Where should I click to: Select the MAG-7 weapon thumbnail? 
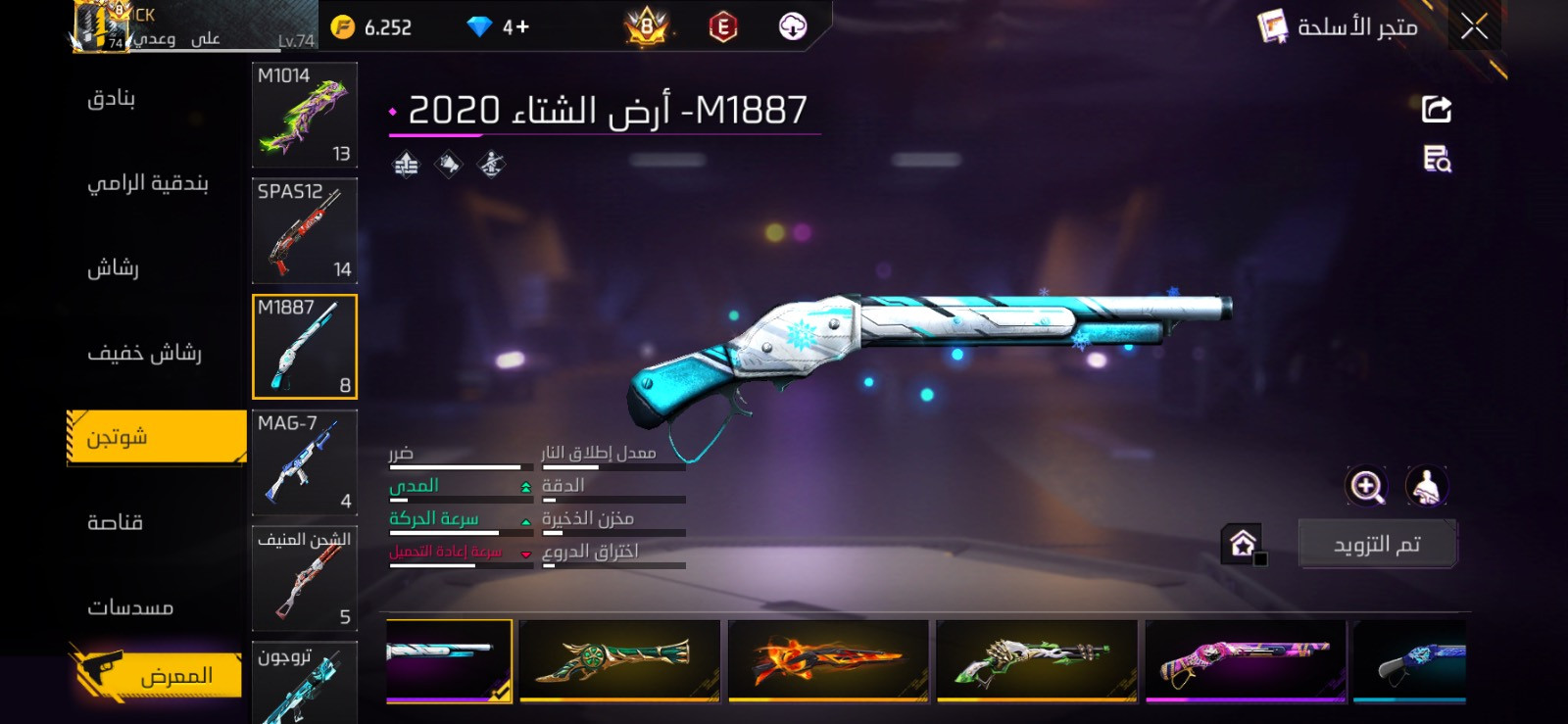pyautogui.click(x=305, y=462)
